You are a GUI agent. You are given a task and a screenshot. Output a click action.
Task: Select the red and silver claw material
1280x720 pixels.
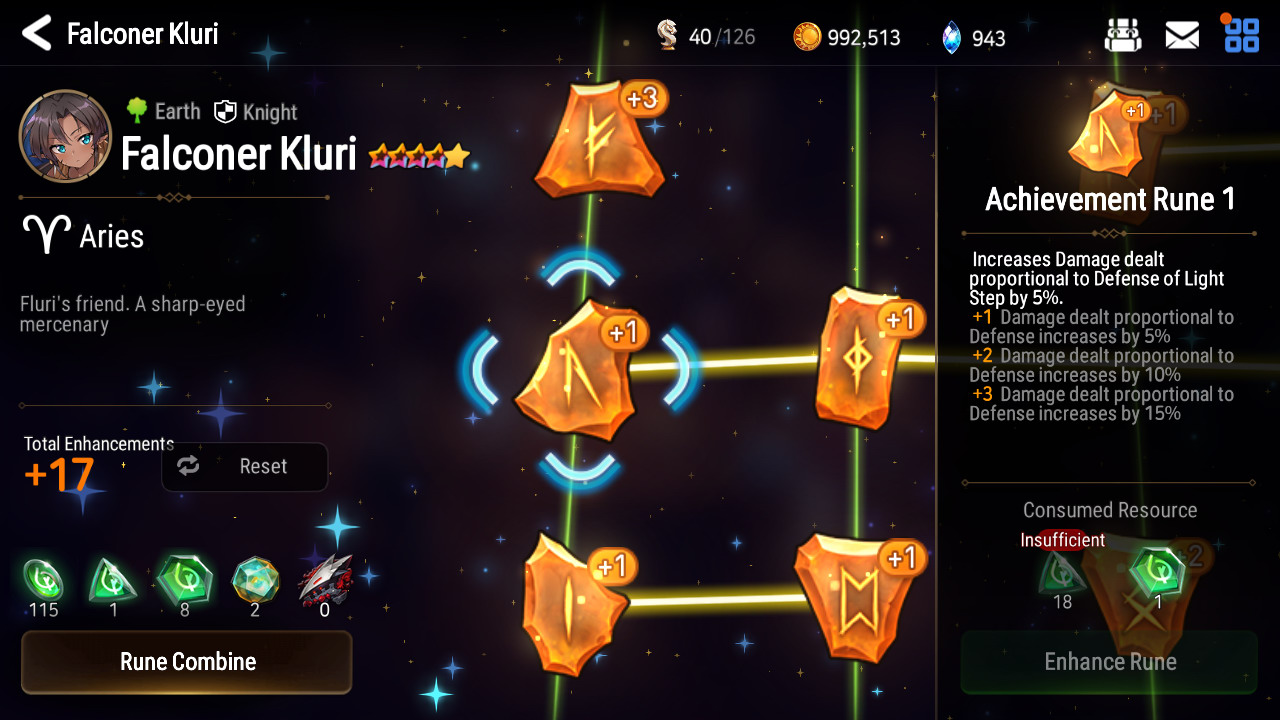tap(325, 580)
